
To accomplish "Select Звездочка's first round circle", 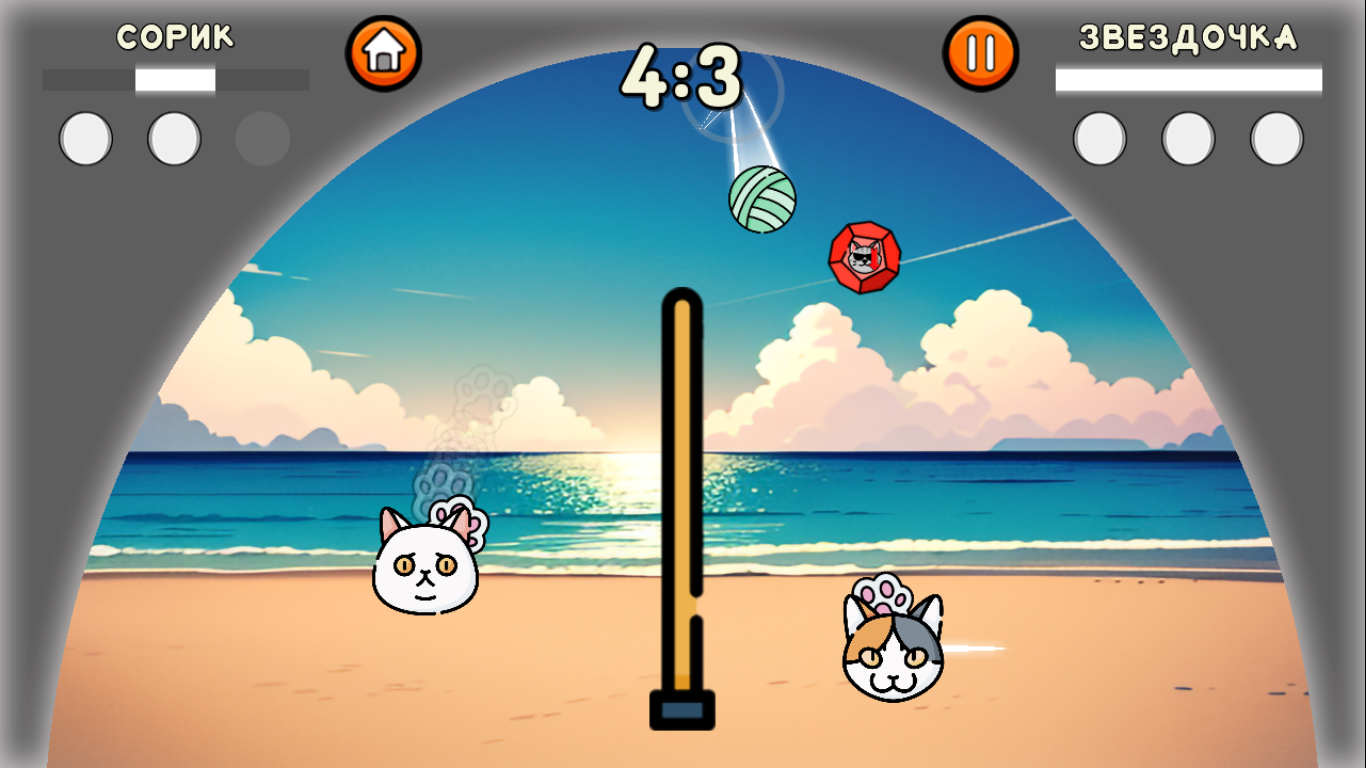I will (1098, 138).
